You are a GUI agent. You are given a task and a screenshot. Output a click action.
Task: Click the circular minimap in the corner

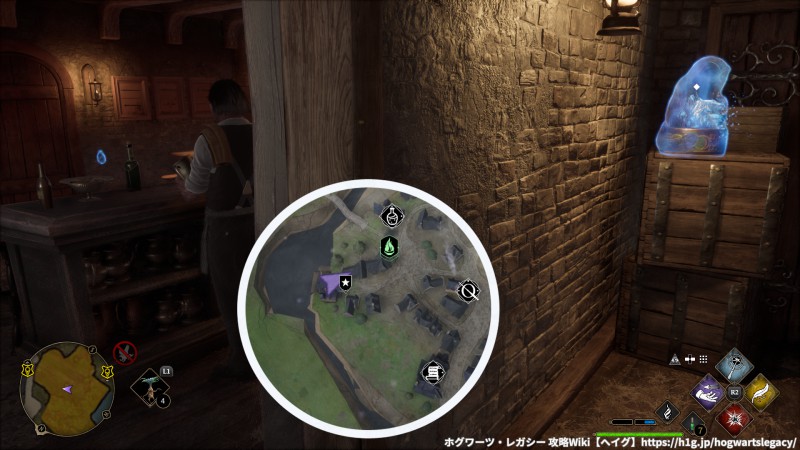67,388
